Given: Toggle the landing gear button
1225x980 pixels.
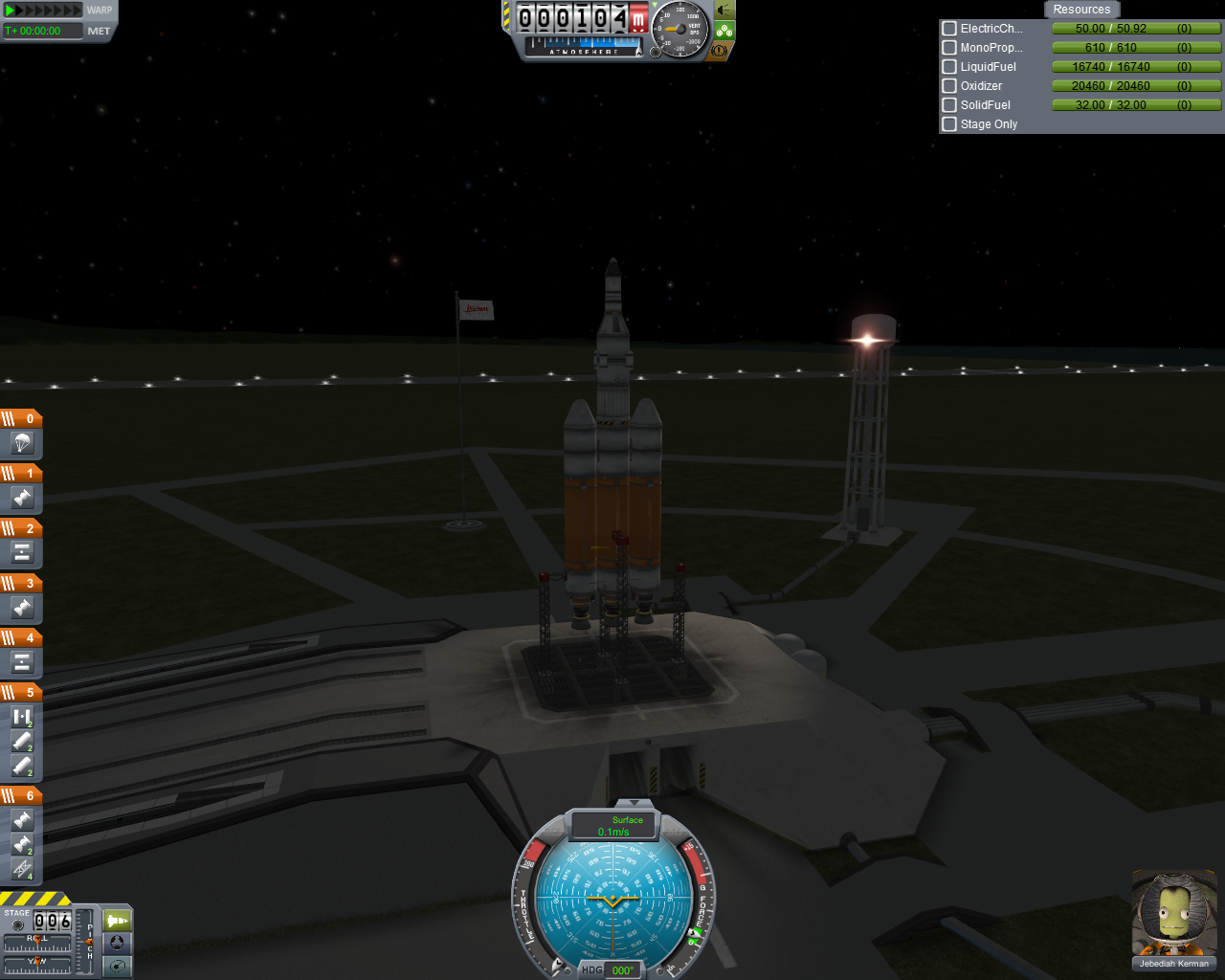Looking at the screenshot, I should 724,31.
